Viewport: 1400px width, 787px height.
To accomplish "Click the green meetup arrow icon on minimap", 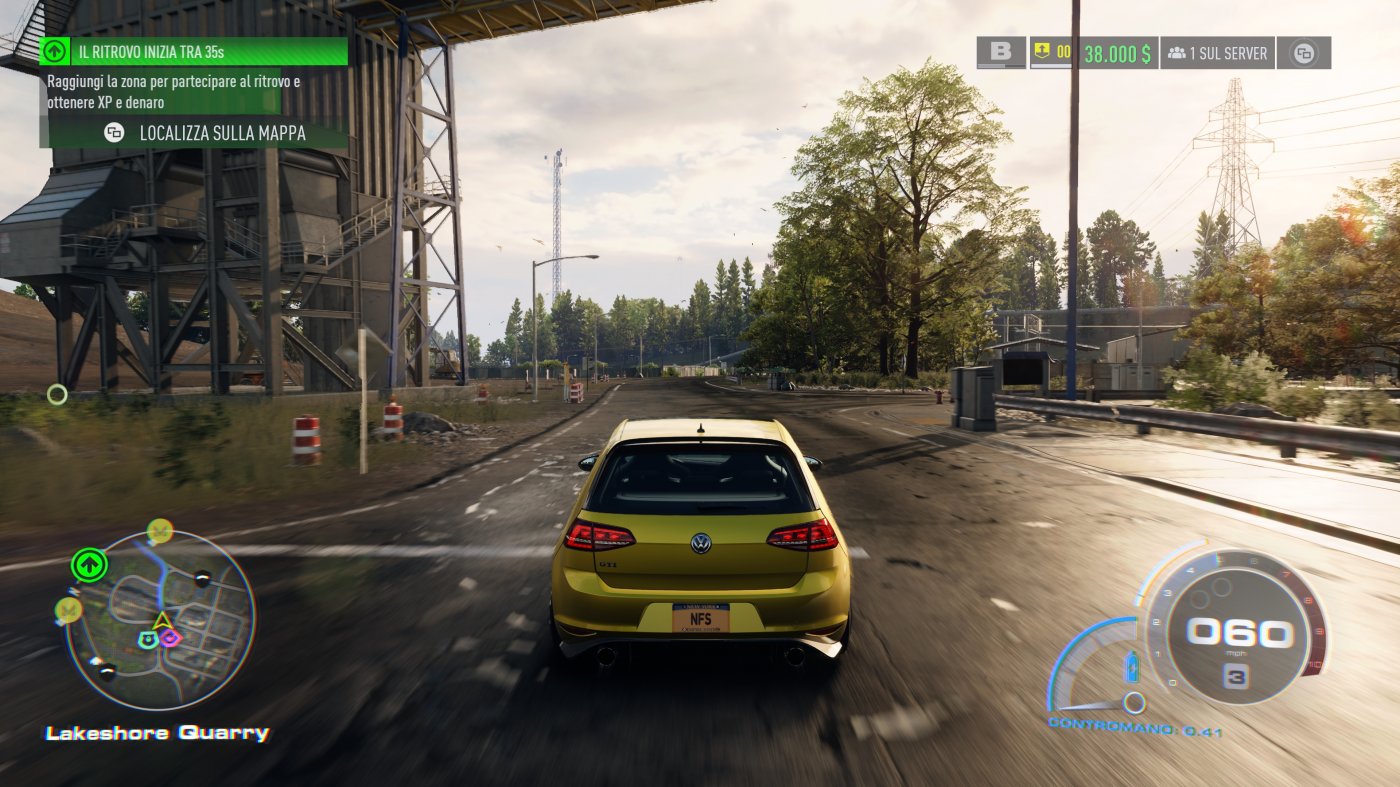I will point(89,564).
